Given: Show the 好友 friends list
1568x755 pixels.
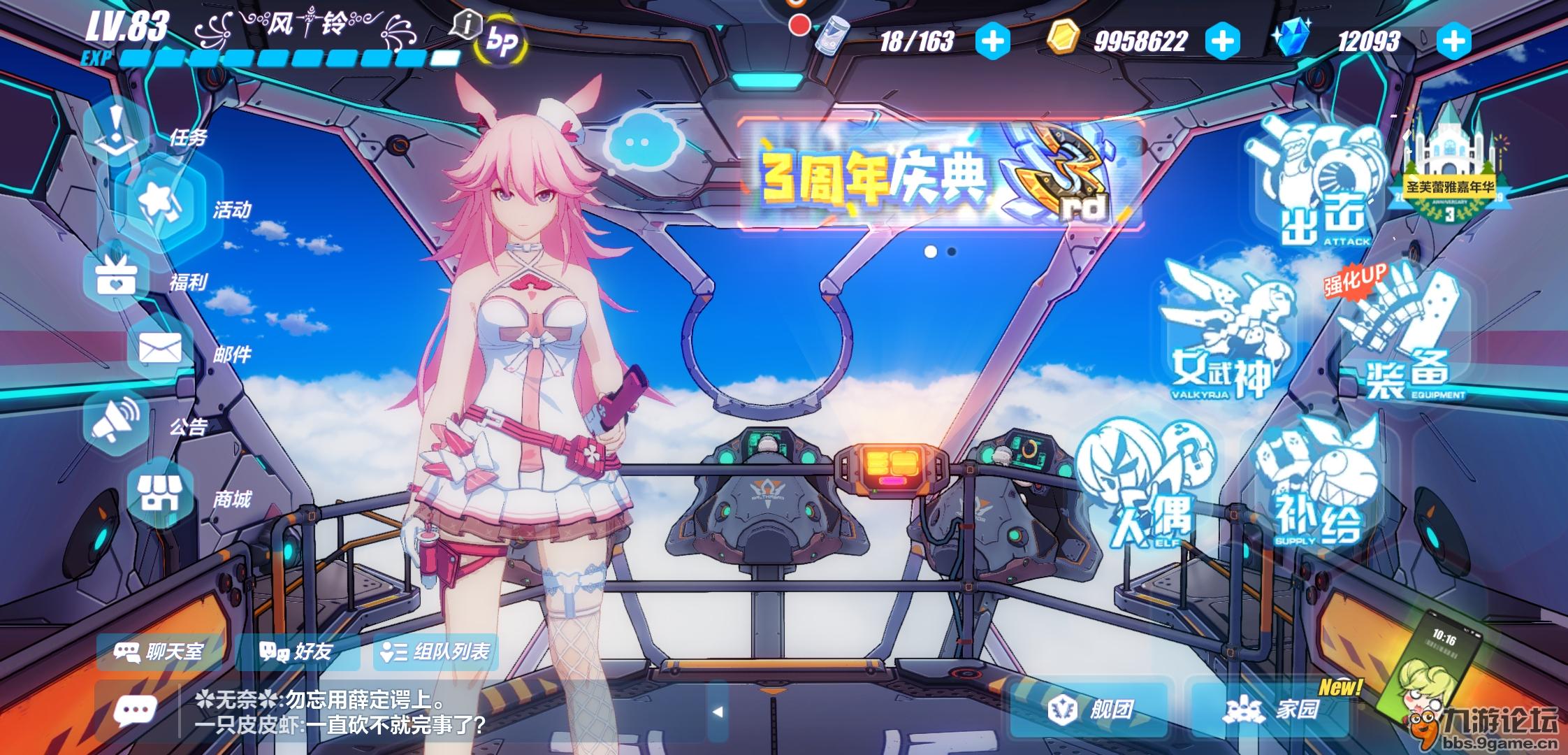Looking at the screenshot, I should [x=296, y=652].
